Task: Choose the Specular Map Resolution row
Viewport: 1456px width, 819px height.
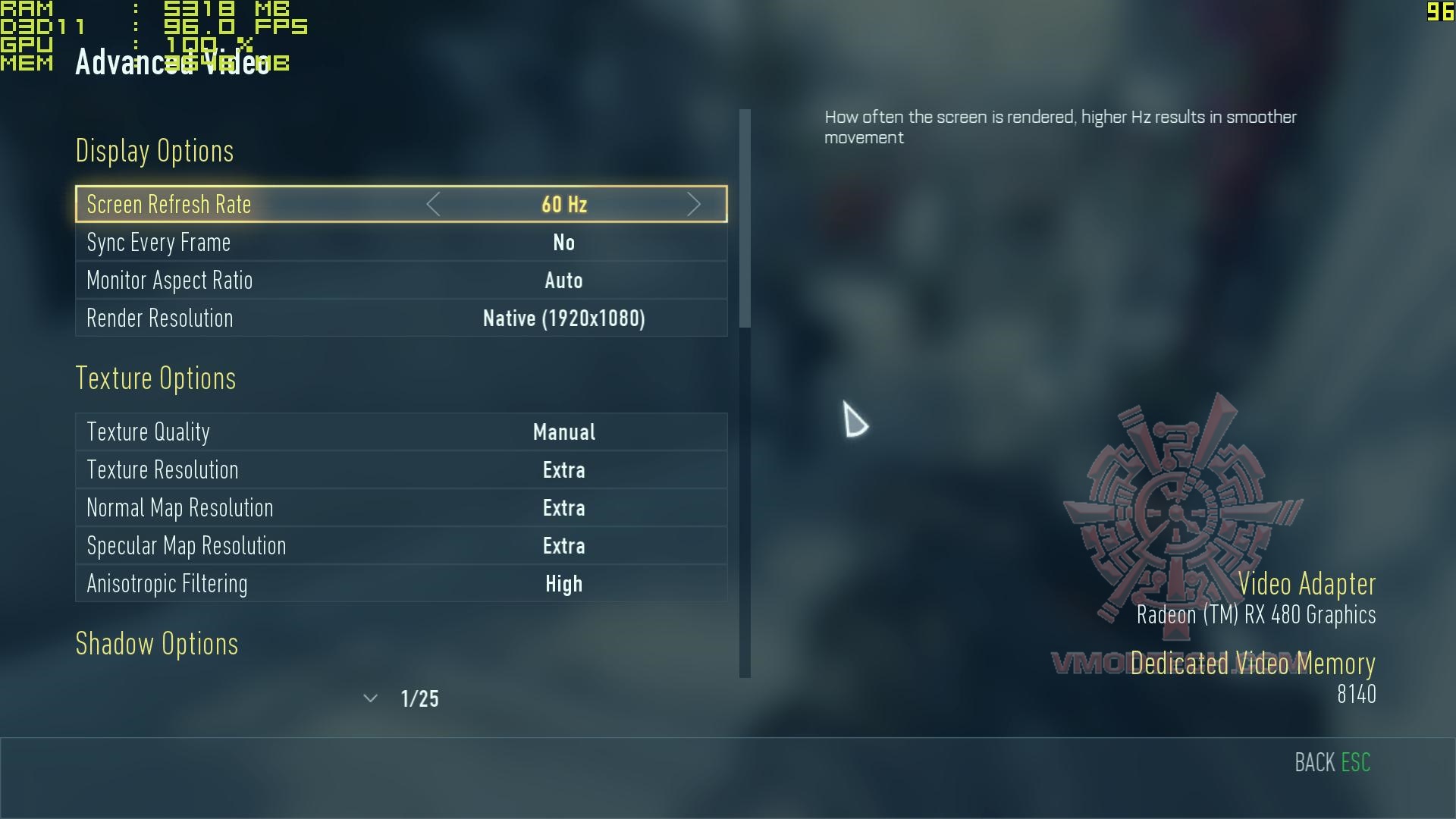Action: (x=400, y=546)
